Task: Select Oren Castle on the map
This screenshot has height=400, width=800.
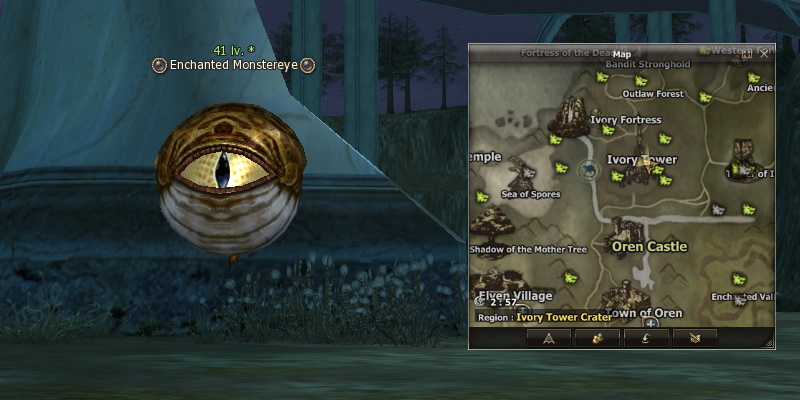Action: point(648,246)
